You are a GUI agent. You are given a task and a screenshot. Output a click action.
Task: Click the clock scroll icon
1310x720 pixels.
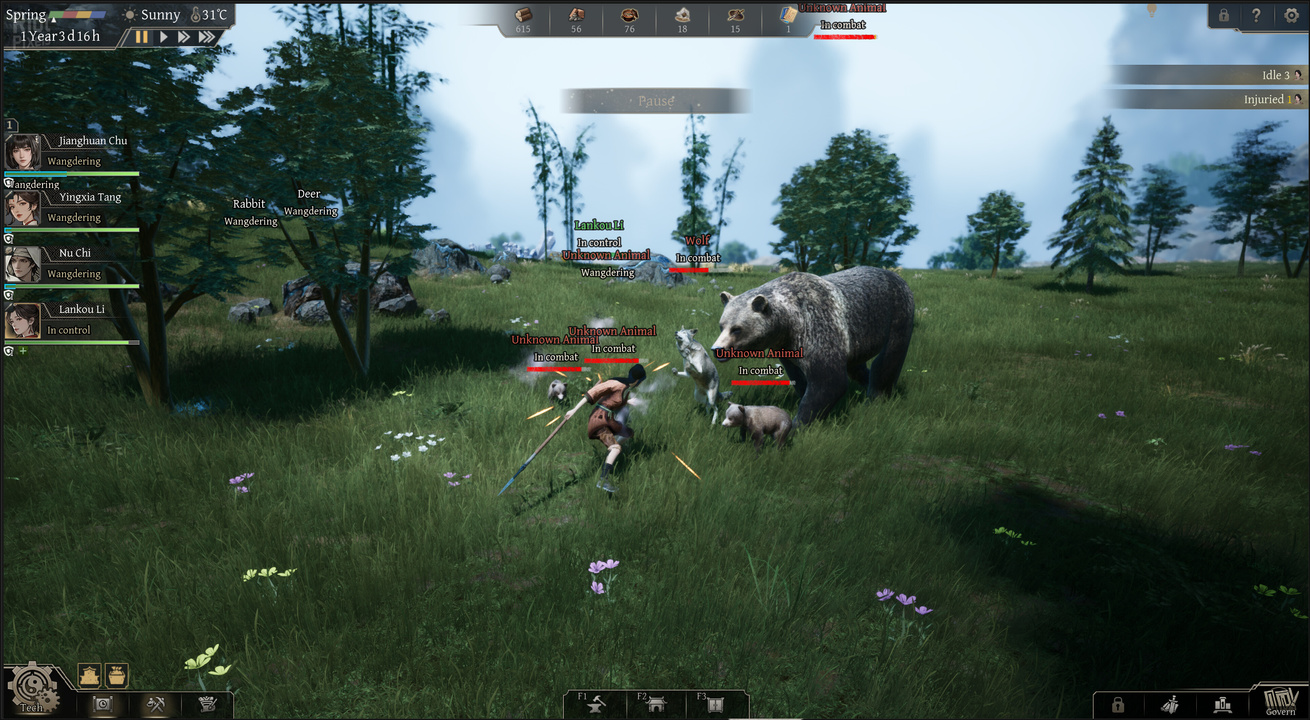tap(103, 705)
